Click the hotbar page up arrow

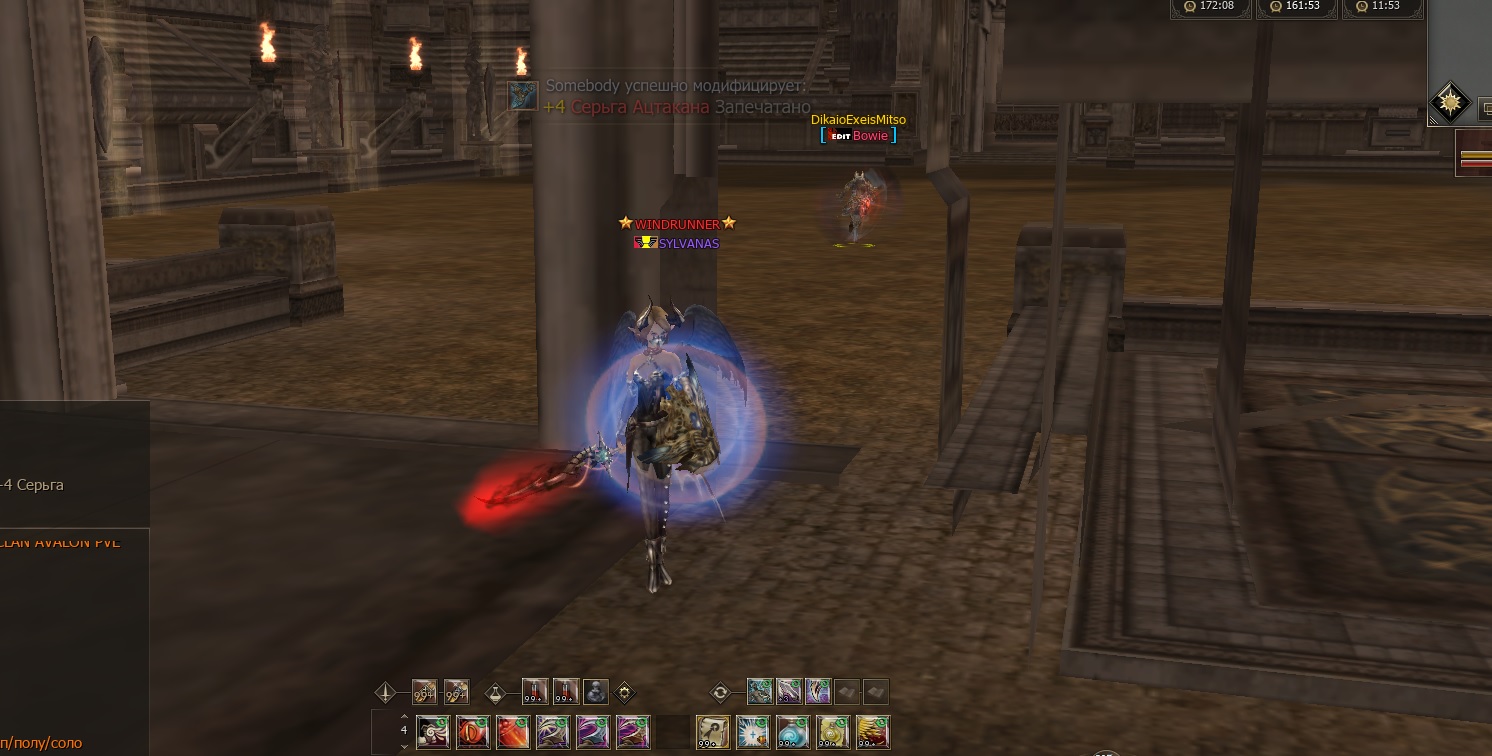(x=404, y=717)
